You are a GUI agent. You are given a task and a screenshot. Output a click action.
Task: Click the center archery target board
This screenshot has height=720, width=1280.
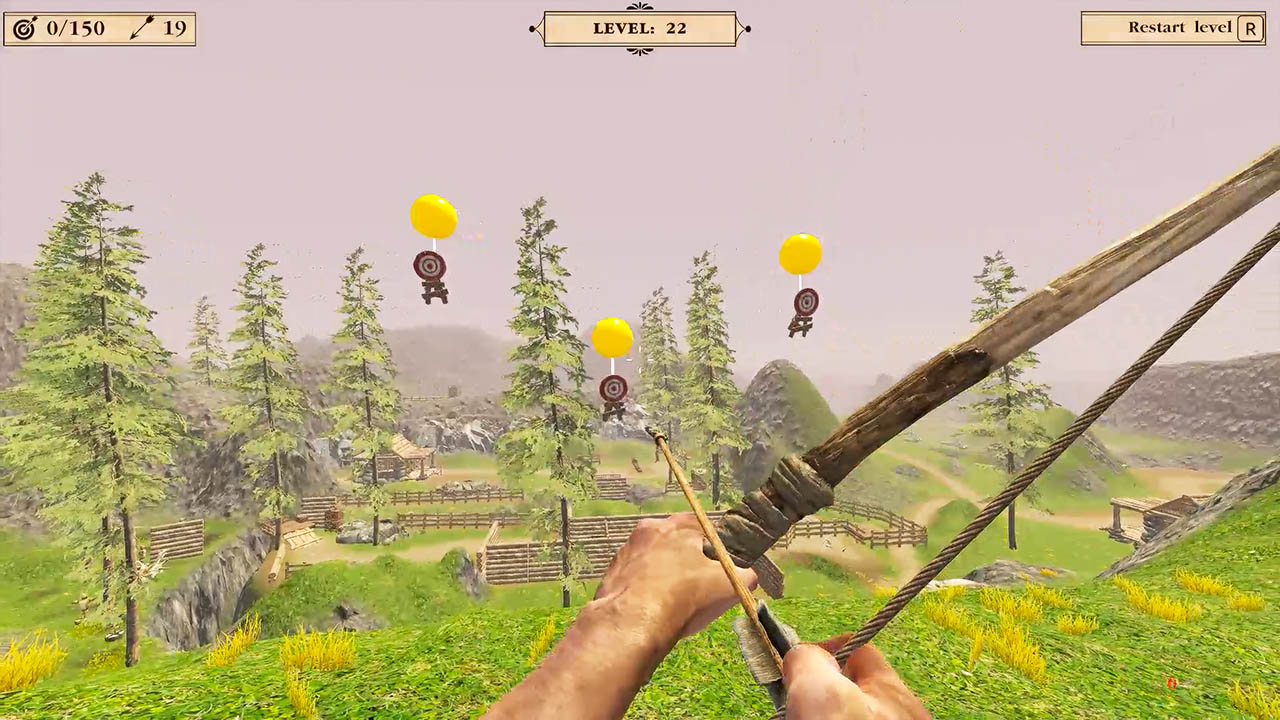[x=613, y=390]
